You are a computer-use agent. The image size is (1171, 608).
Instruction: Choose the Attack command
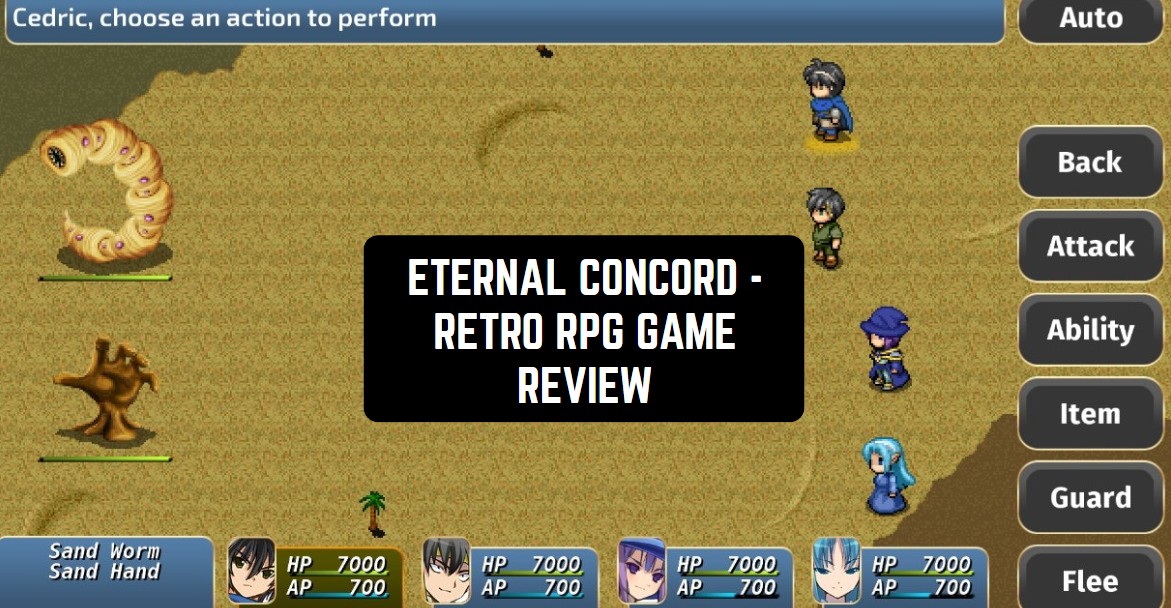(1090, 246)
